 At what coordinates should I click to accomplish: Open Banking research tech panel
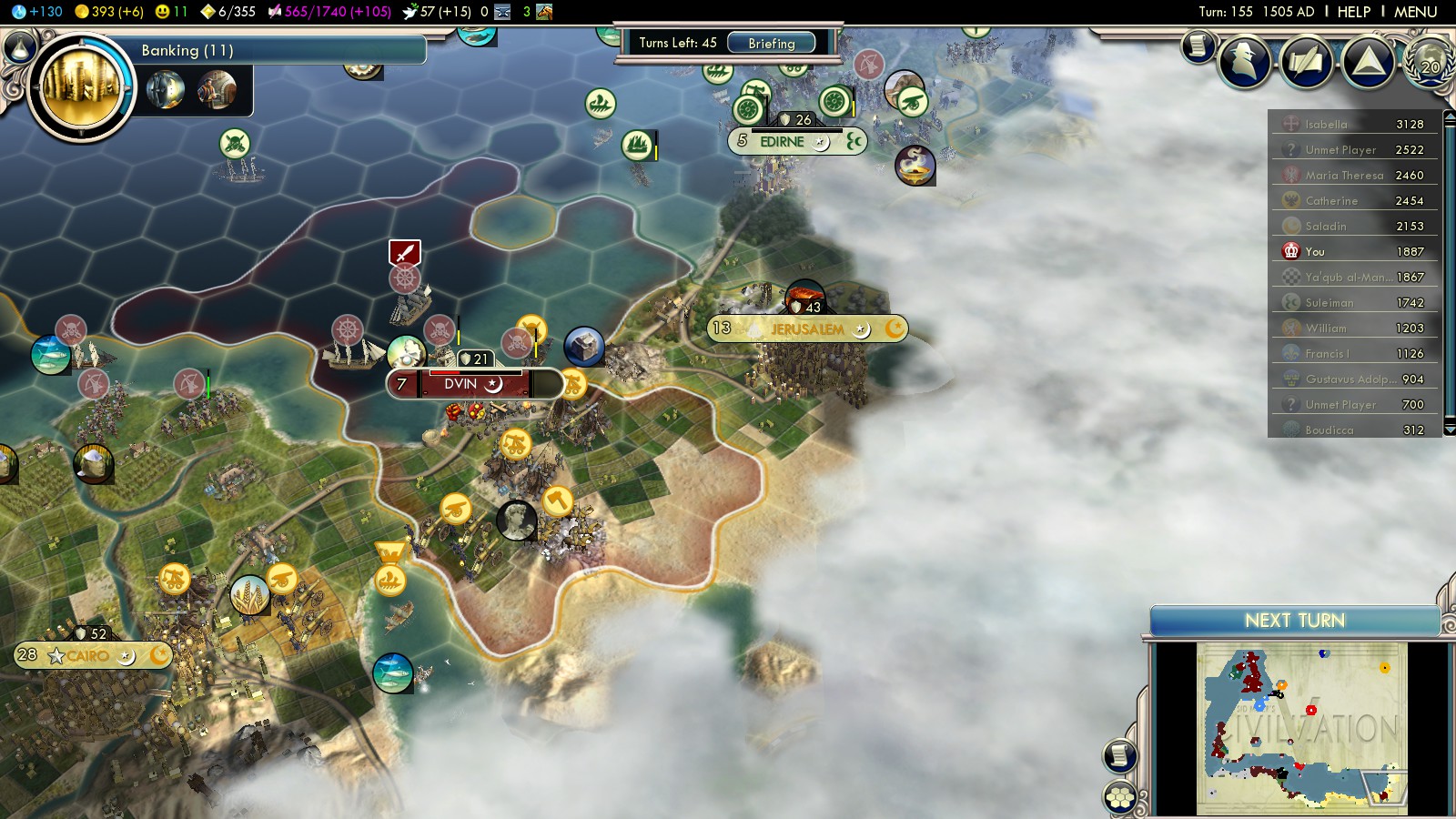pos(273,51)
